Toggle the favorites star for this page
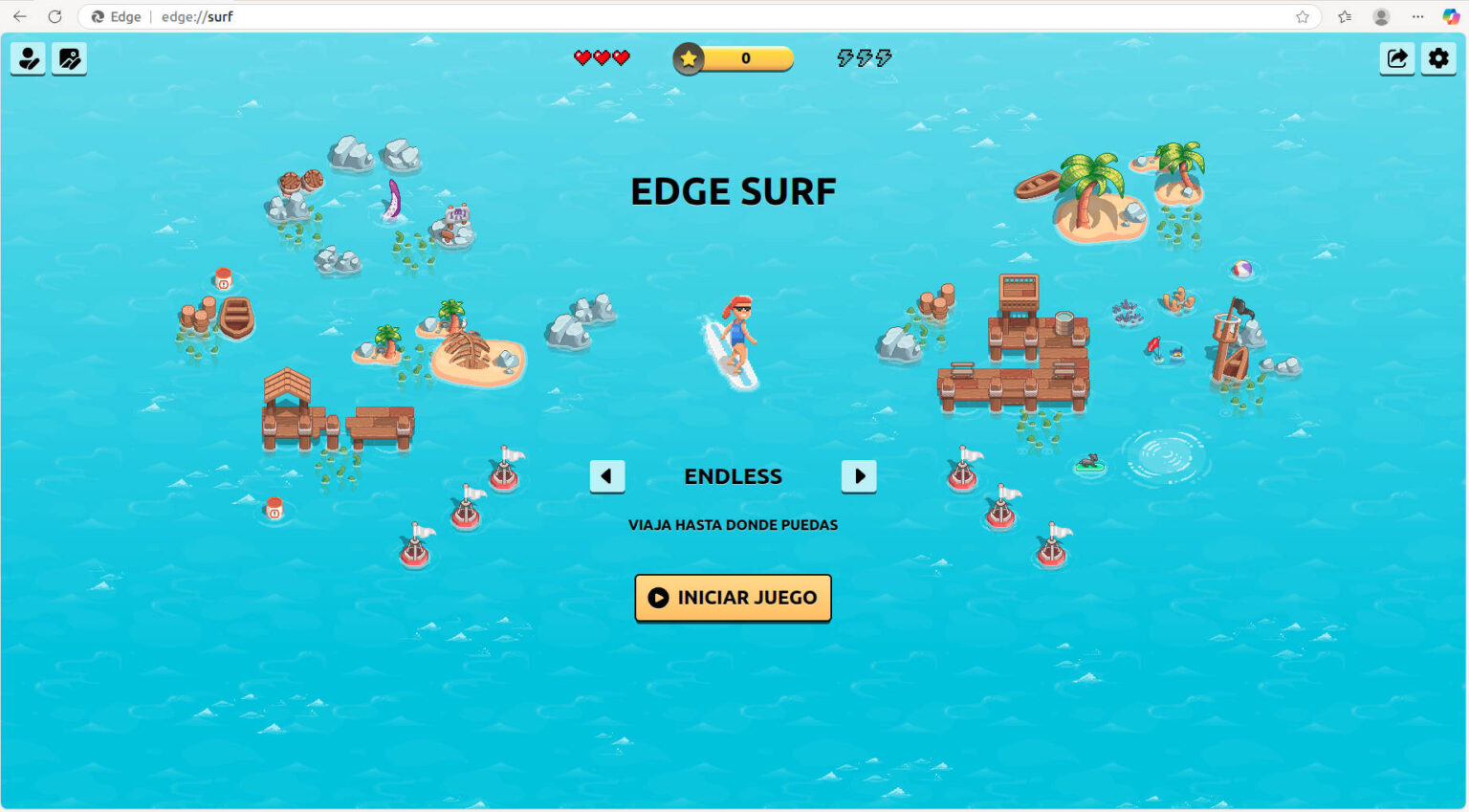 point(1302,16)
